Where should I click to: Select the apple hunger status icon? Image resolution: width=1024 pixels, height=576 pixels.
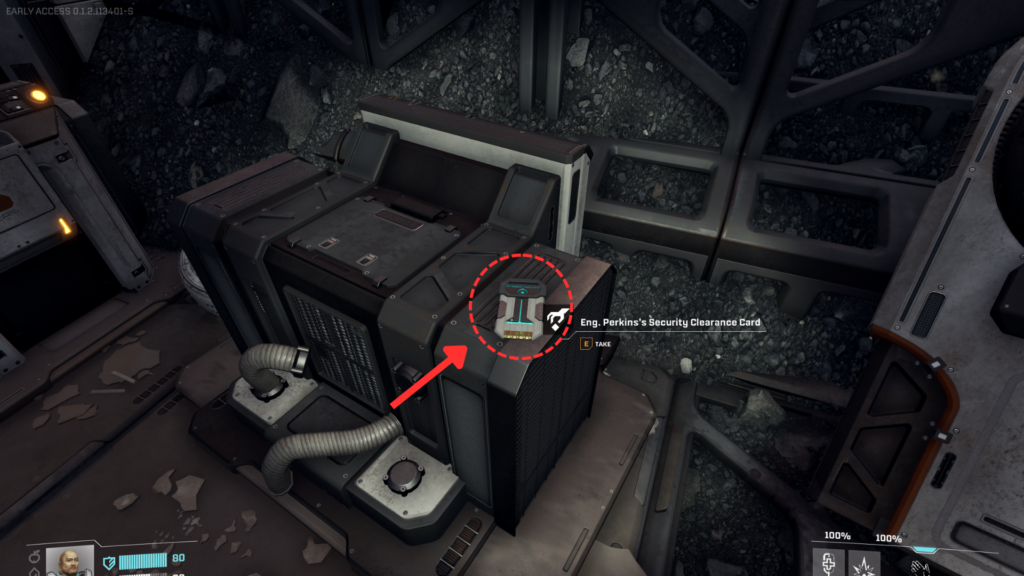[x=34, y=556]
